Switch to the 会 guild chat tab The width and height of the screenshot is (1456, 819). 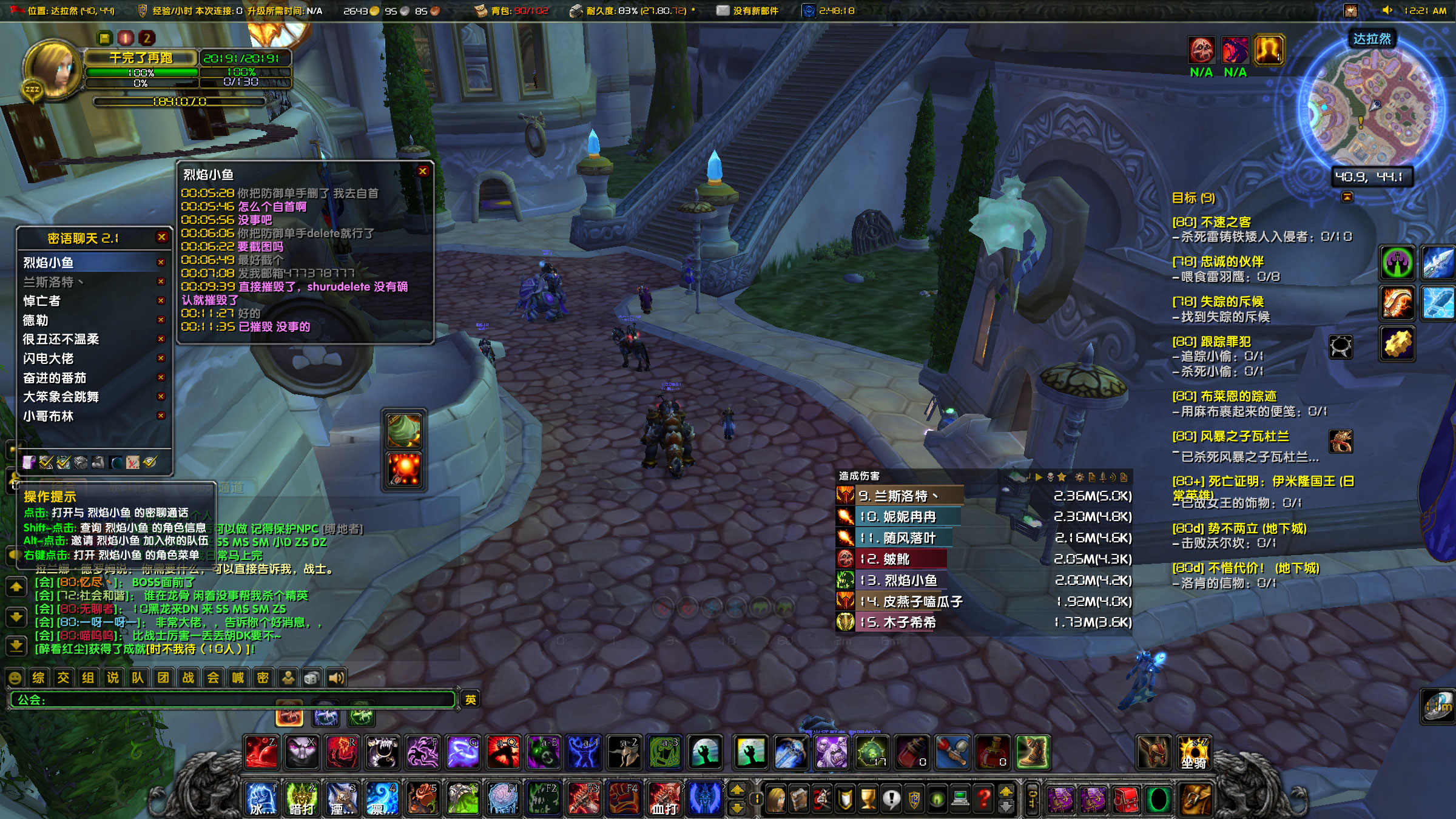[x=212, y=678]
